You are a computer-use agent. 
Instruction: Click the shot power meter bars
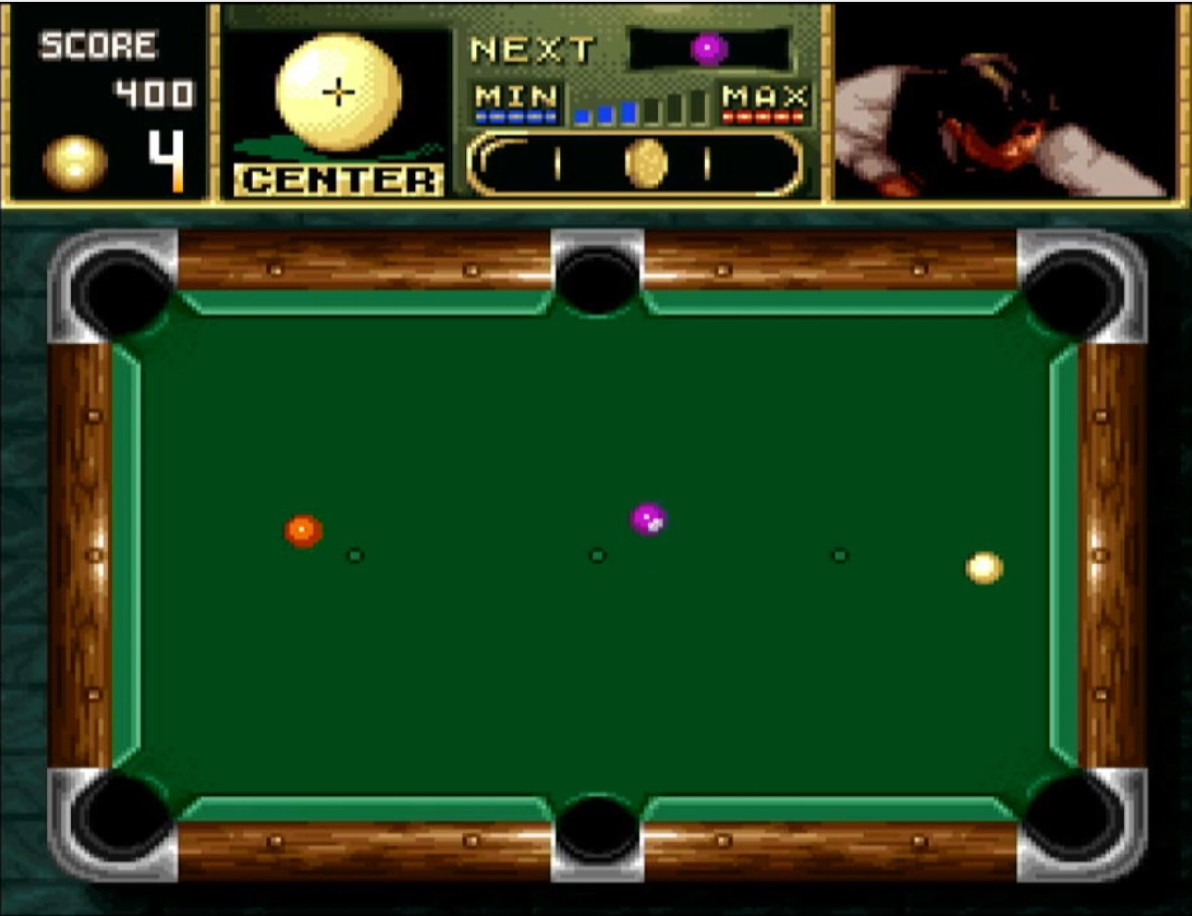coord(640,108)
